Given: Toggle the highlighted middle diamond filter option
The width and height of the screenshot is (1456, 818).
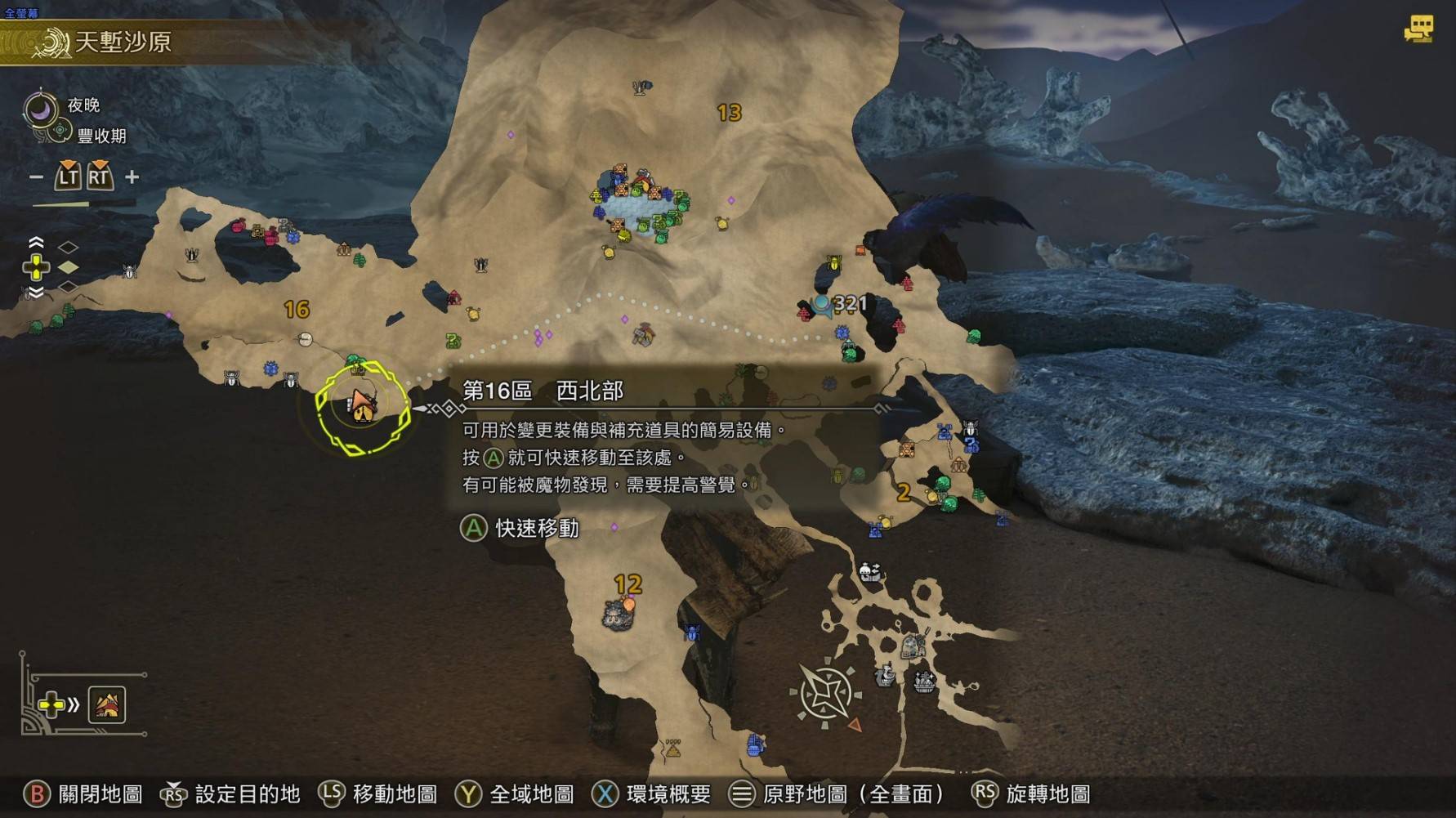Looking at the screenshot, I should tap(68, 267).
